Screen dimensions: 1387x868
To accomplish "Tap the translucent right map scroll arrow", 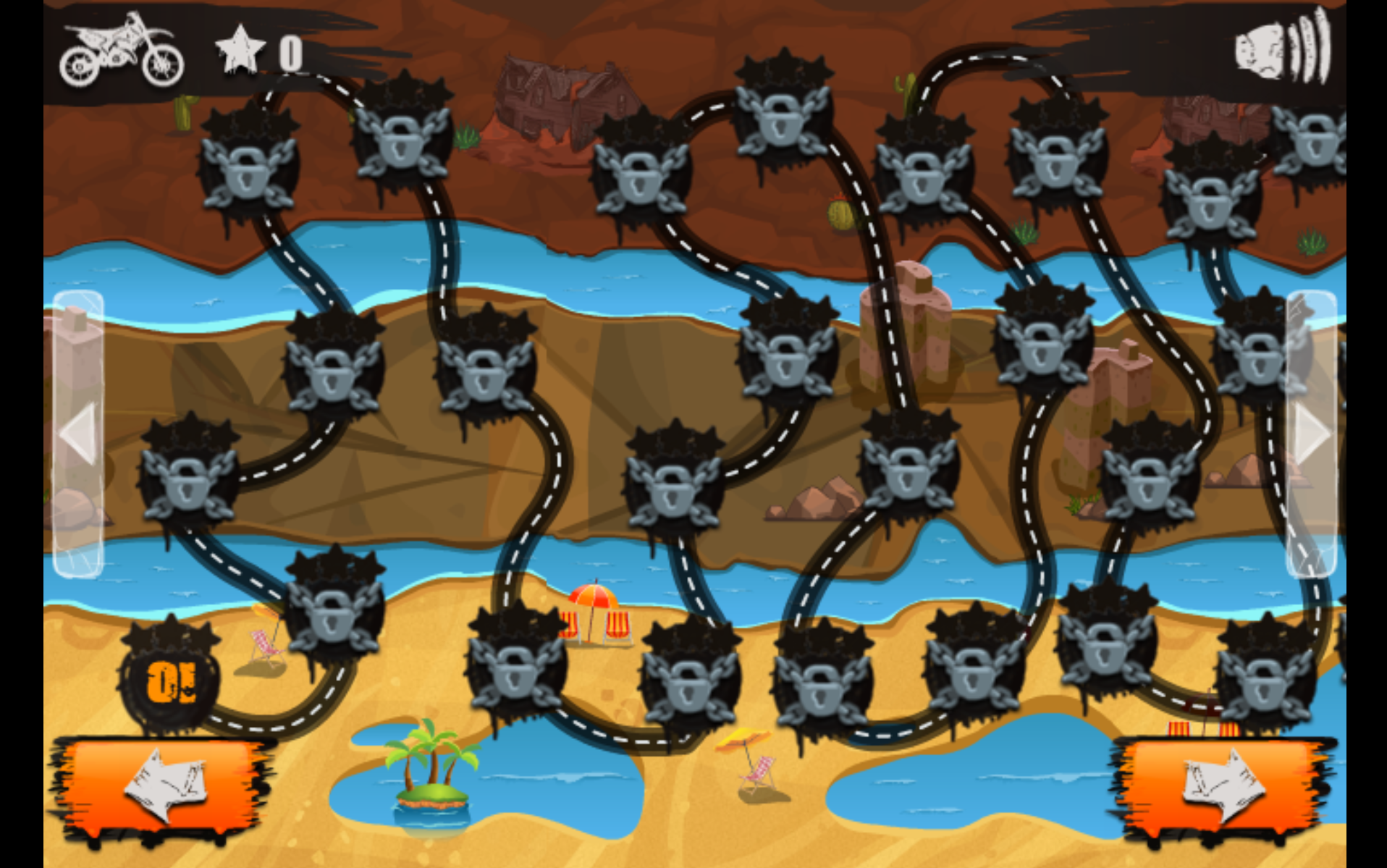I will pyautogui.click(x=1310, y=433).
